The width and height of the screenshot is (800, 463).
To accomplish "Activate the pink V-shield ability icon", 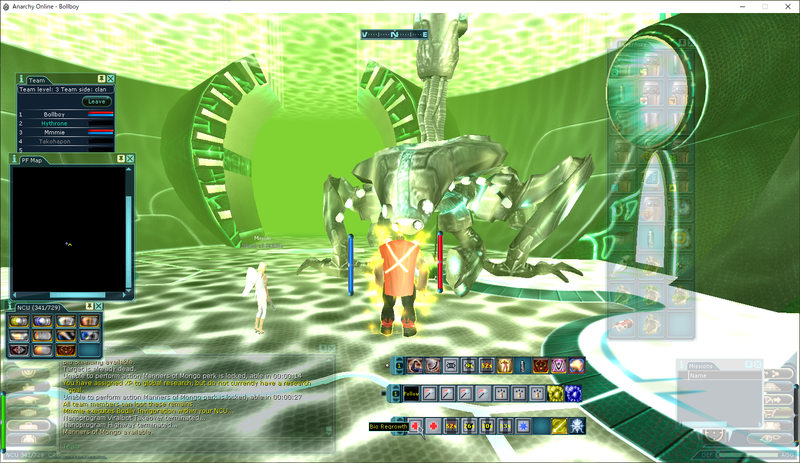I will click(x=559, y=366).
